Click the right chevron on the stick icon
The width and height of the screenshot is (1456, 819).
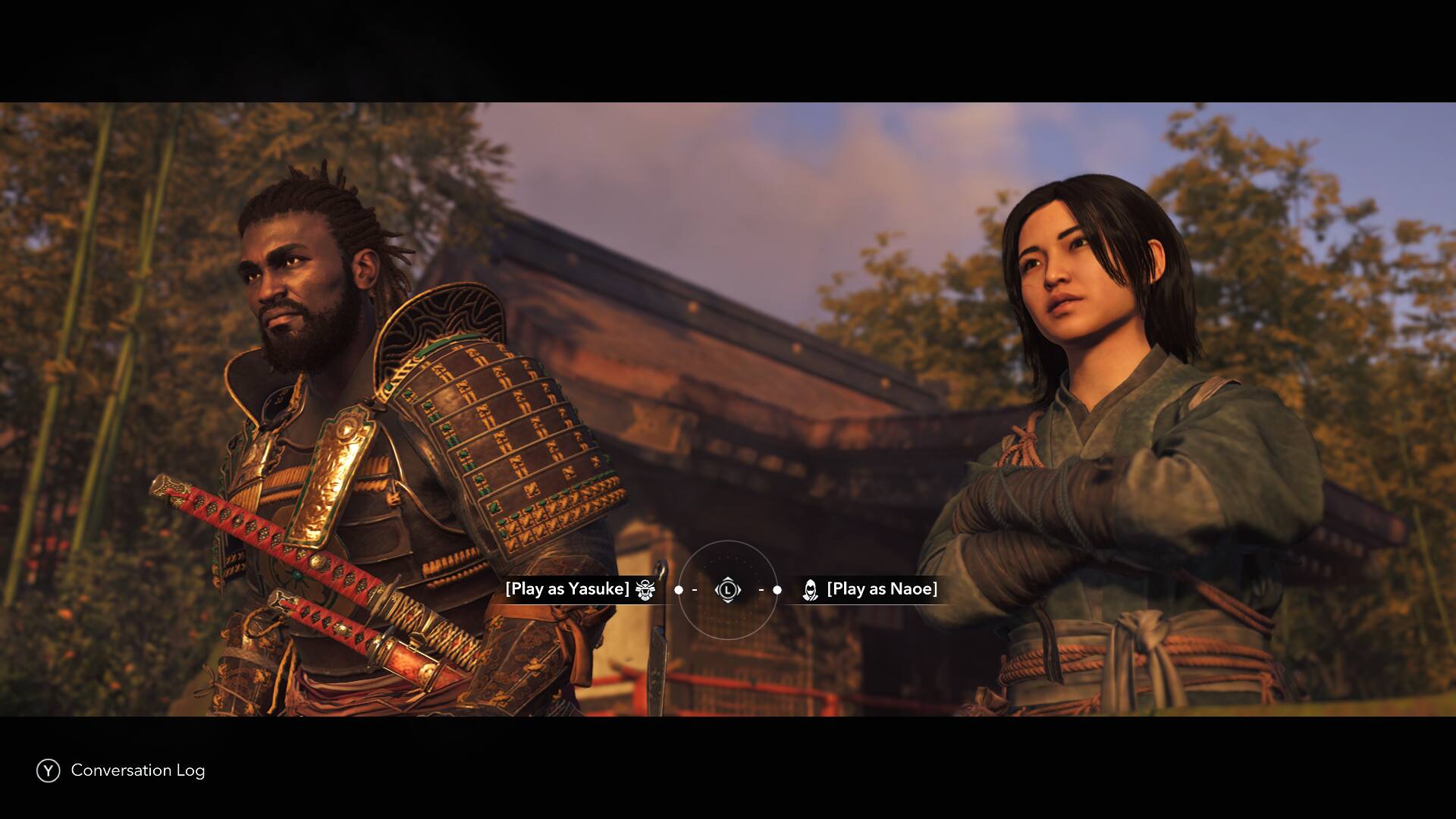tap(739, 589)
